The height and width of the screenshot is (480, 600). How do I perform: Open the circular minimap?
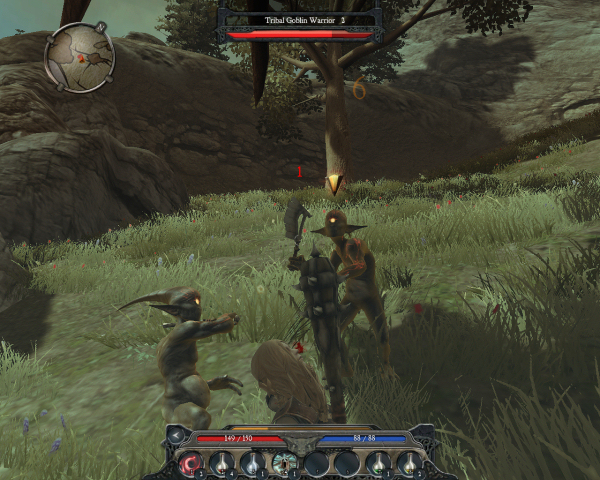pyautogui.click(x=80, y=57)
